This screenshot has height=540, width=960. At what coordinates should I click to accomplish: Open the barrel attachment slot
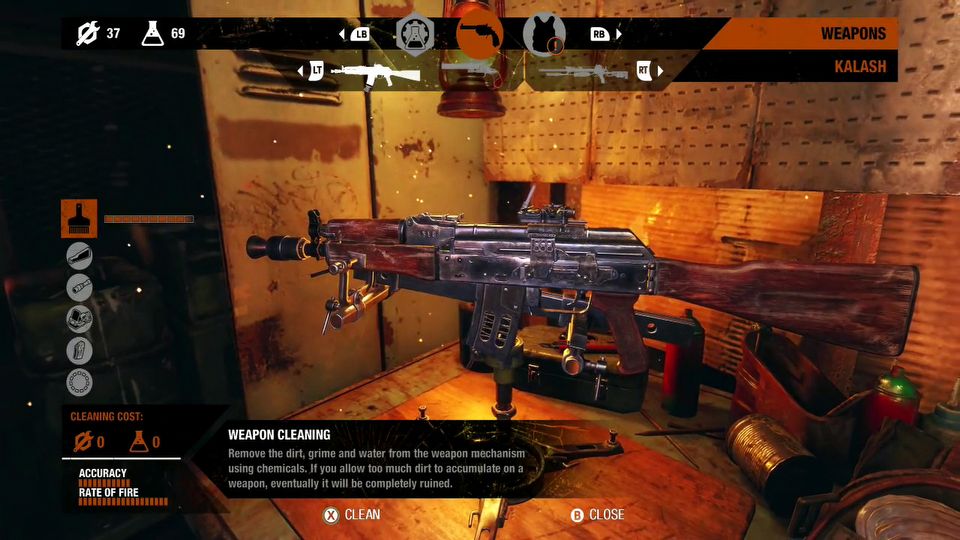pyautogui.click(x=79, y=287)
